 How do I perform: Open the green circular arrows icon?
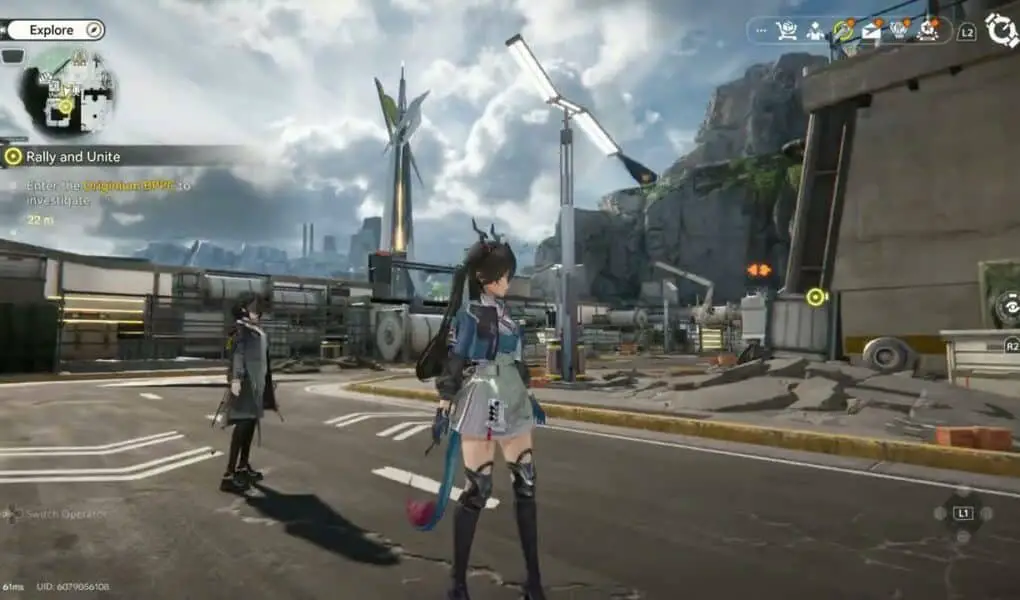[844, 31]
